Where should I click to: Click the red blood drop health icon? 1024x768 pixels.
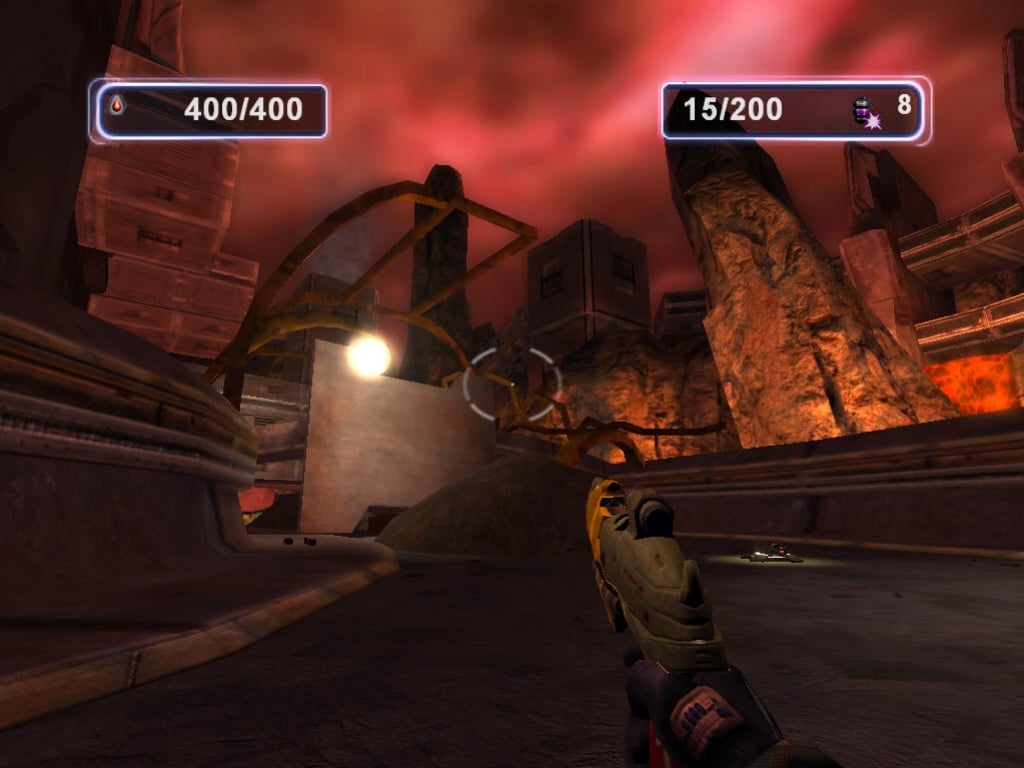(x=117, y=104)
